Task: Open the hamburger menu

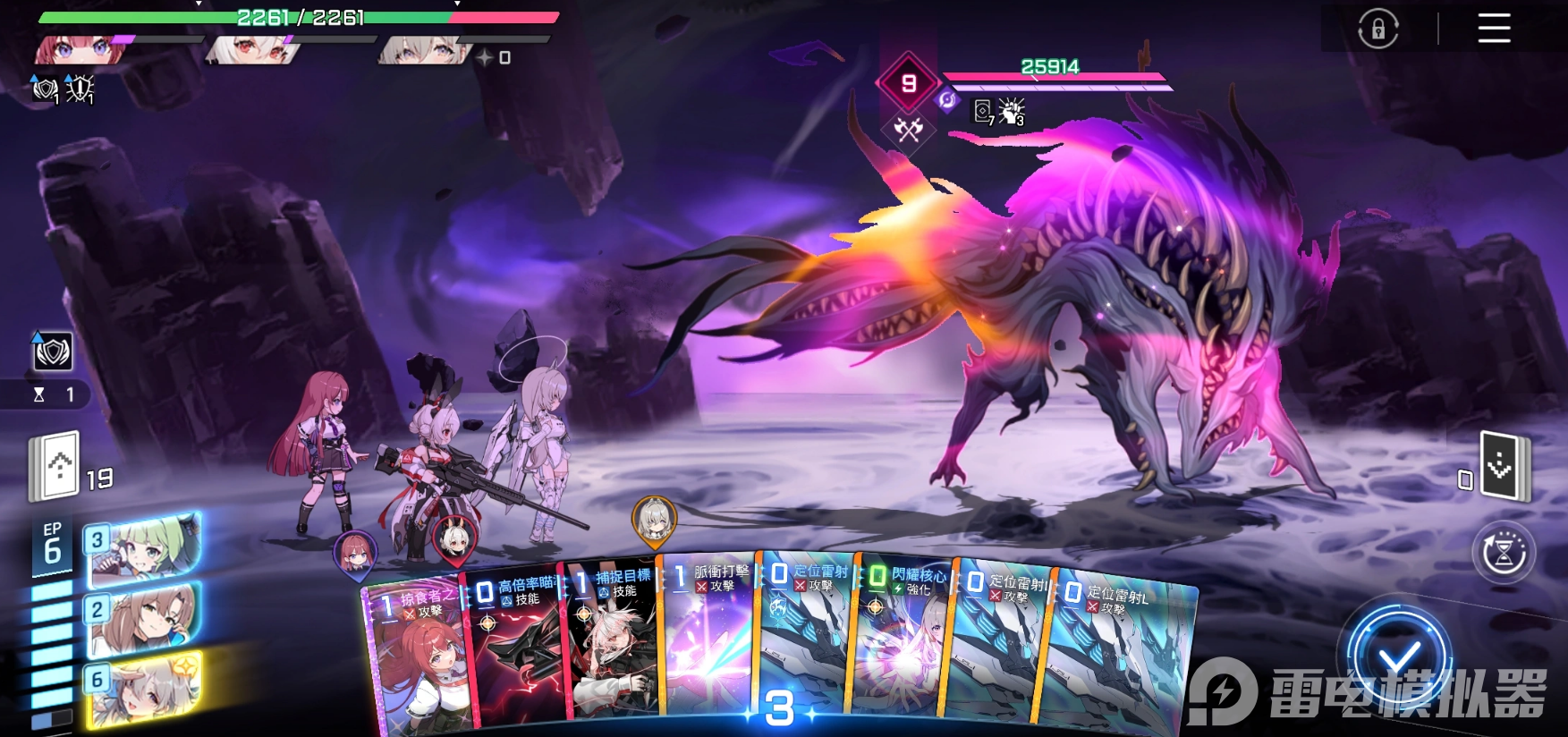Action: (1494, 29)
